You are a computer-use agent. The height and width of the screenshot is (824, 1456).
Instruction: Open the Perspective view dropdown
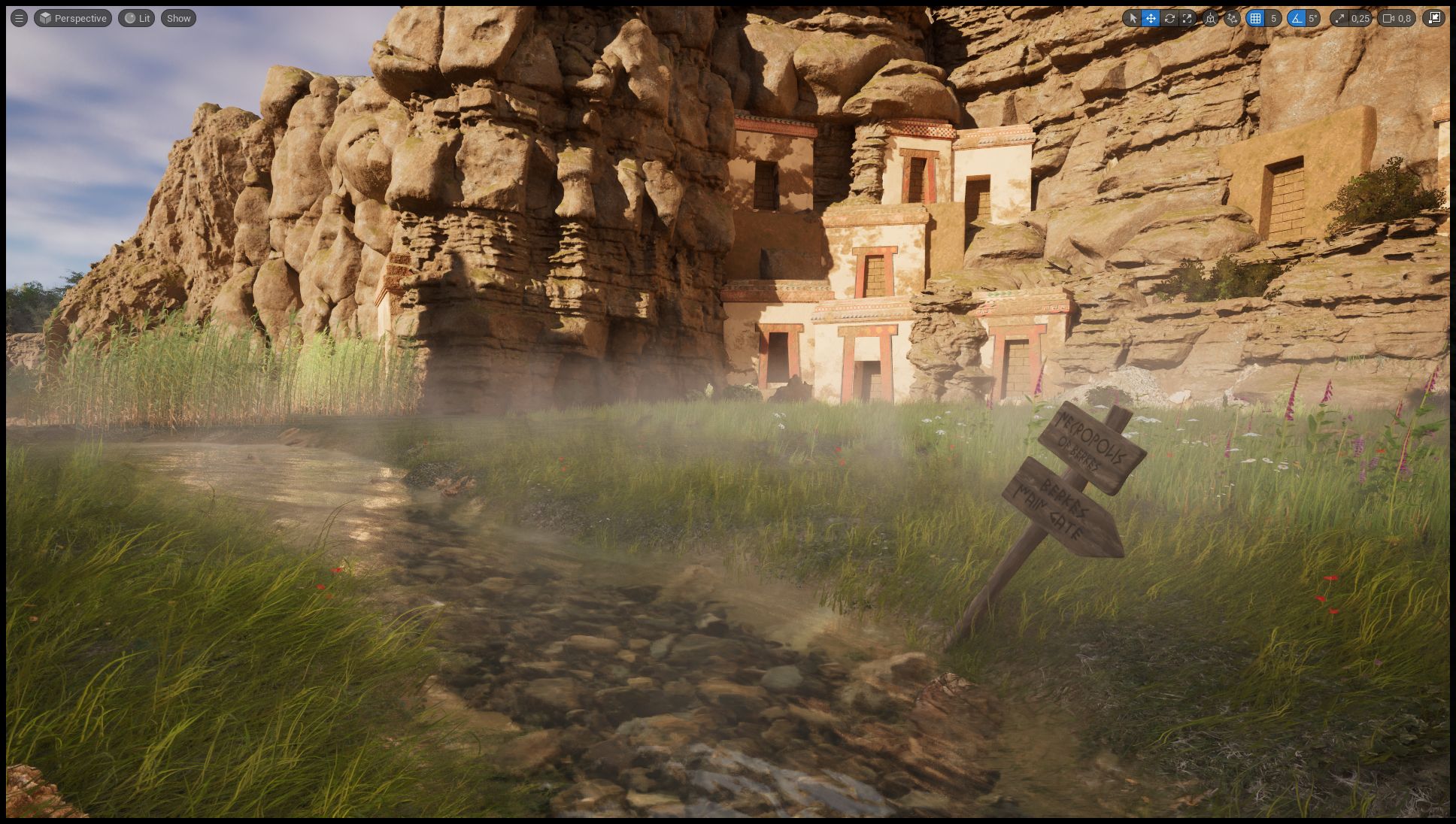click(x=73, y=18)
